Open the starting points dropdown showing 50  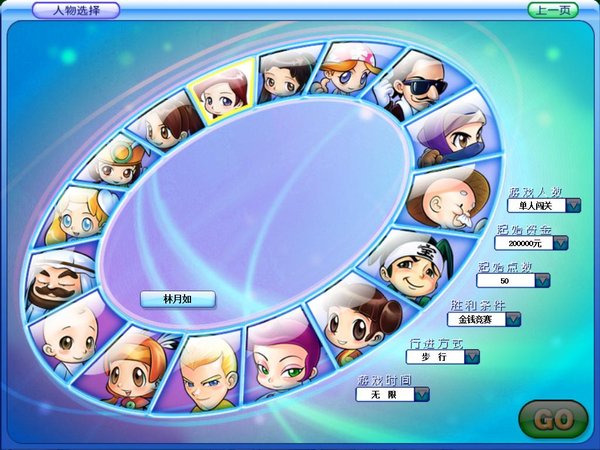pos(543,280)
